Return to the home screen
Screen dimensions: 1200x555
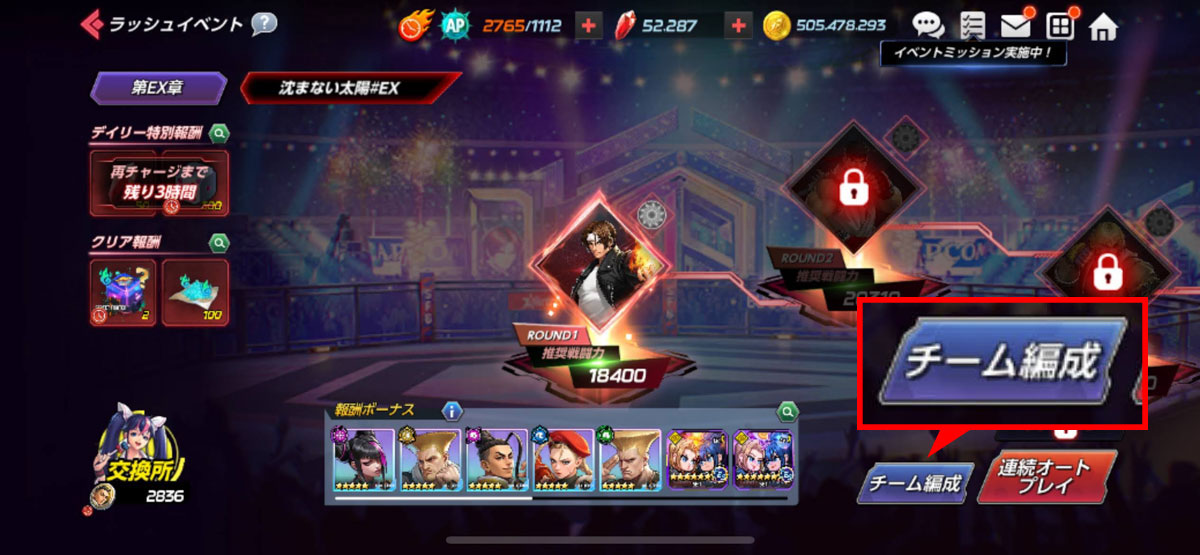(x=1103, y=25)
